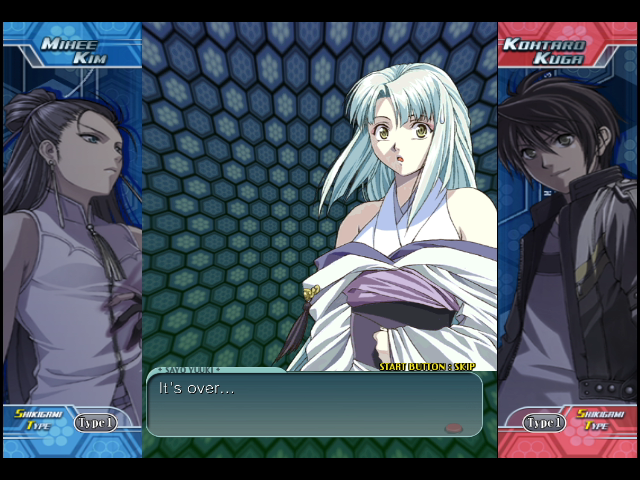Select Kohtaro Kuga's Type 1 shikigami badge
The width and height of the screenshot is (640, 480).
coord(544,423)
